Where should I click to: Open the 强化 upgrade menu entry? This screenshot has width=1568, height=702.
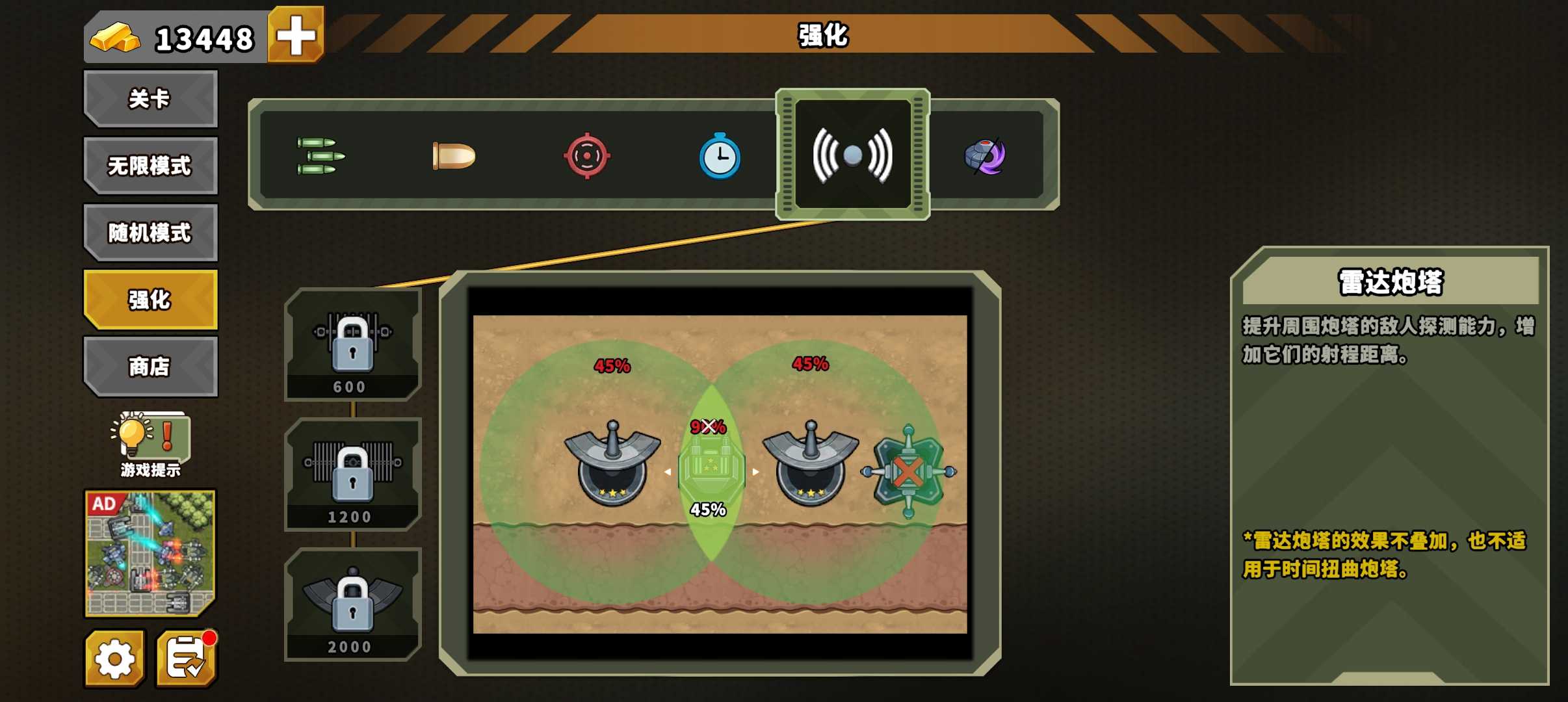point(150,300)
